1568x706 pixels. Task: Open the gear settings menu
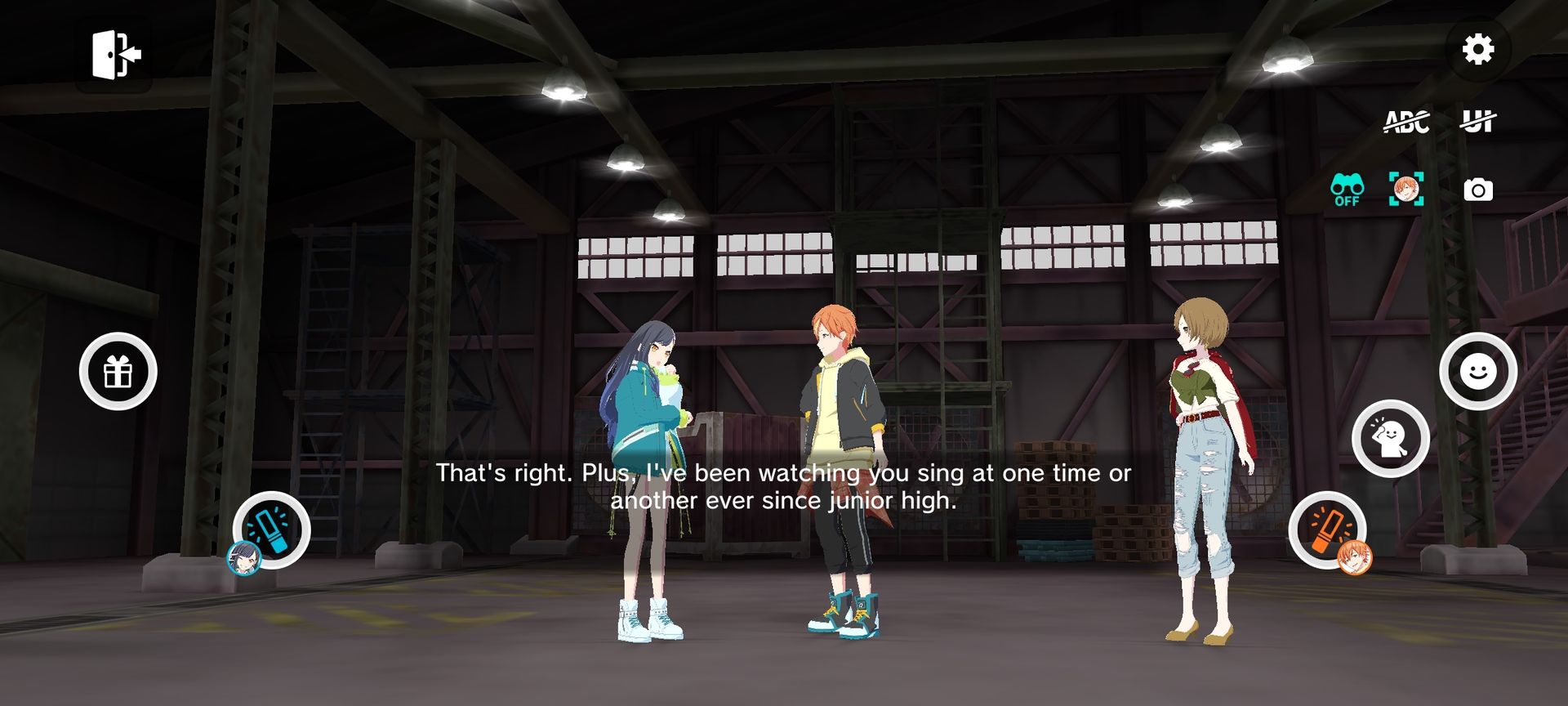pyautogui.click(x=1477, y=50)
